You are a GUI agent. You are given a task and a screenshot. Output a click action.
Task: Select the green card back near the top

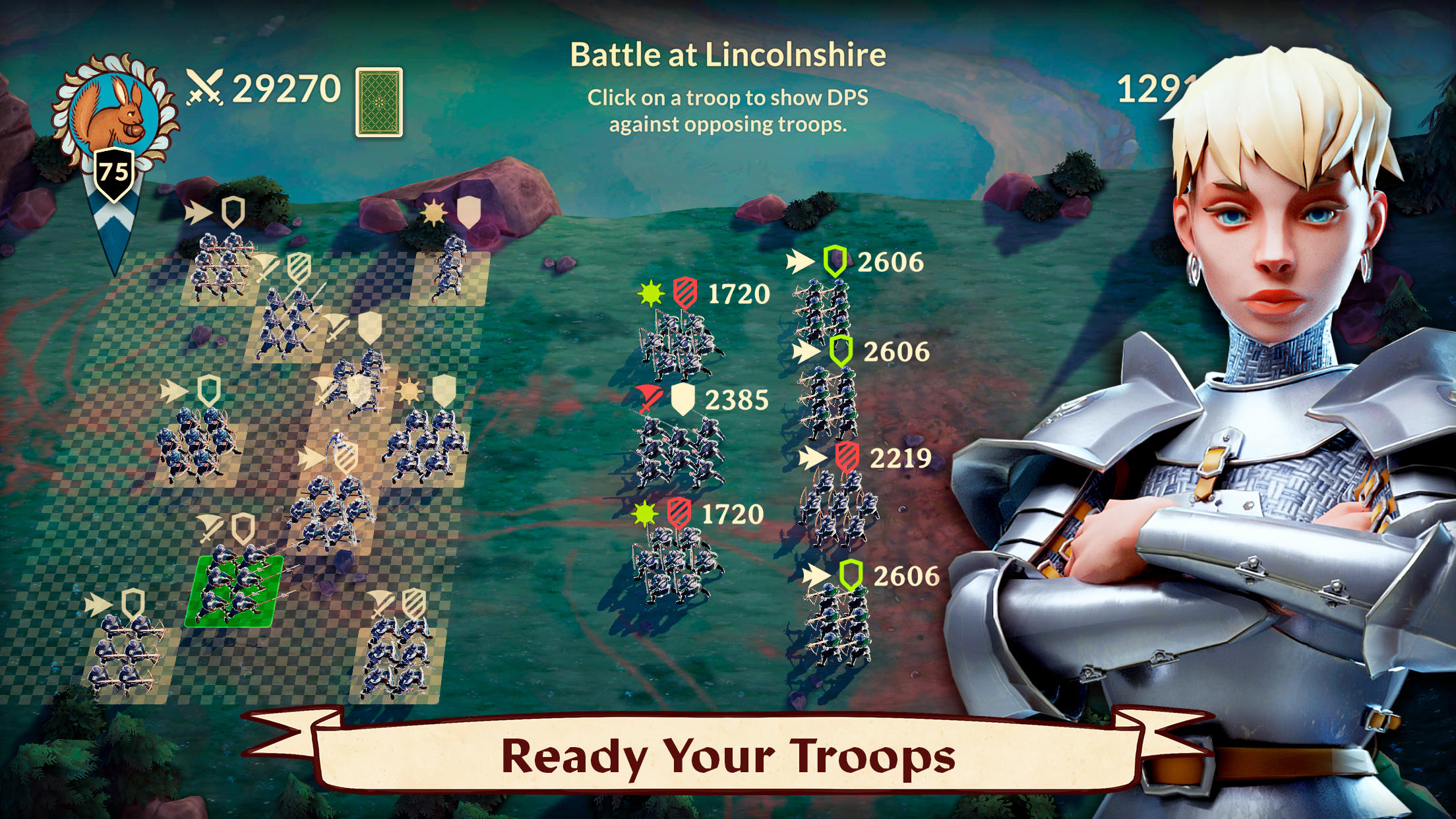pos(379,101)
